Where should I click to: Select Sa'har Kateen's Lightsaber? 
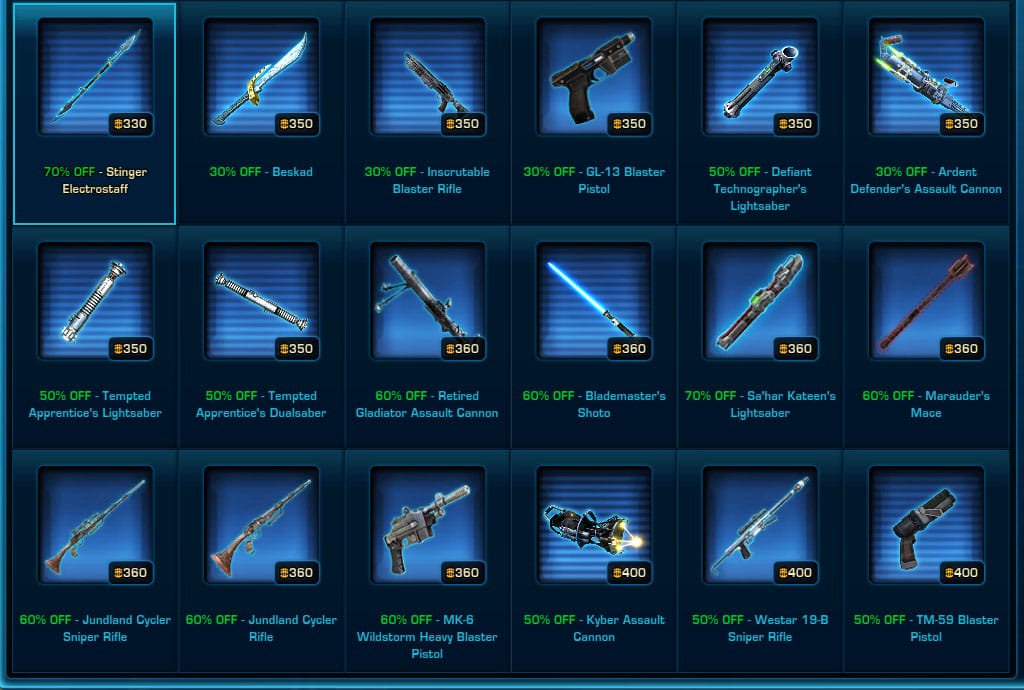coord(759,302)
